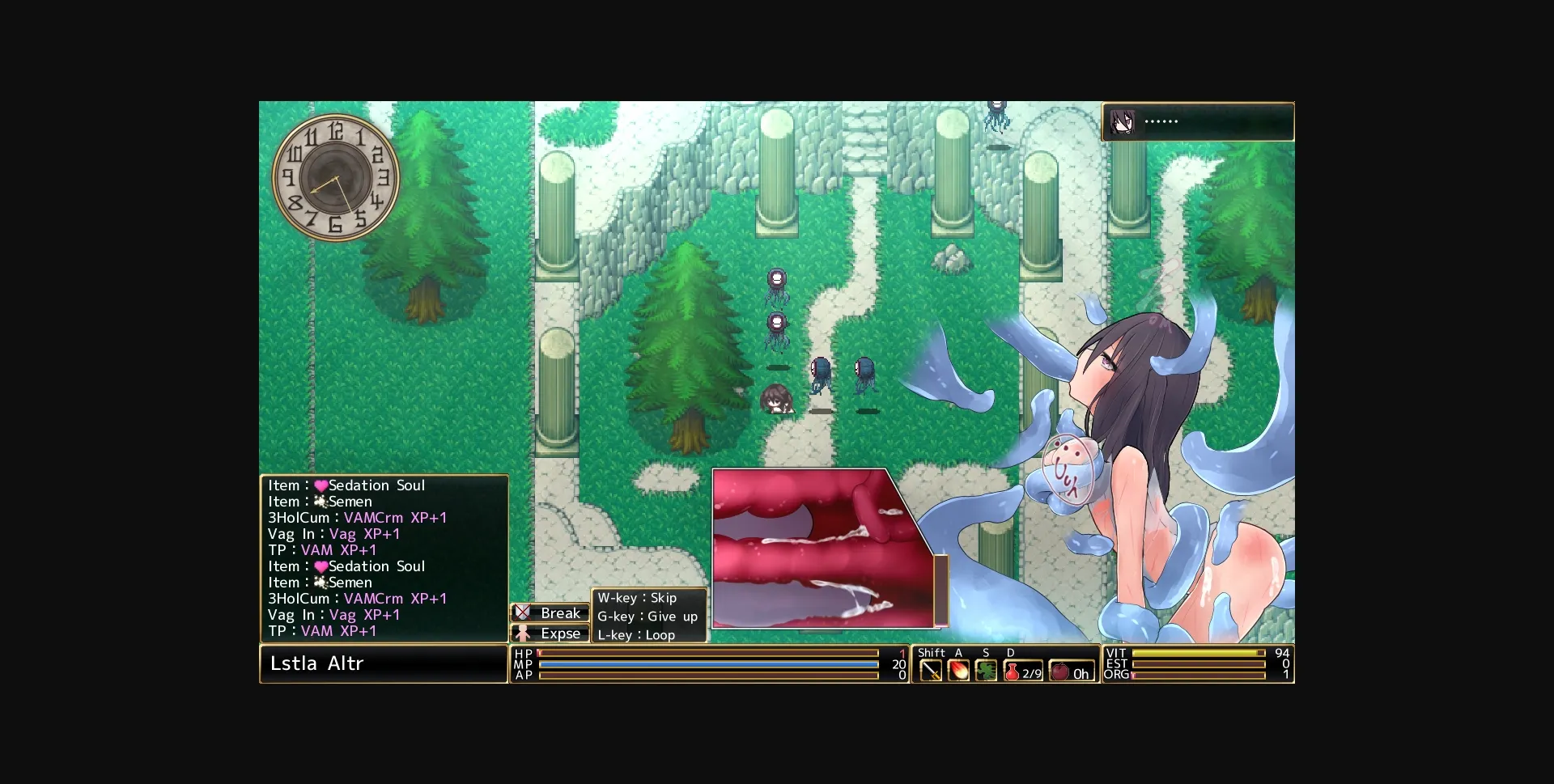Select the G-key Give up command

(x=647, y=617)
